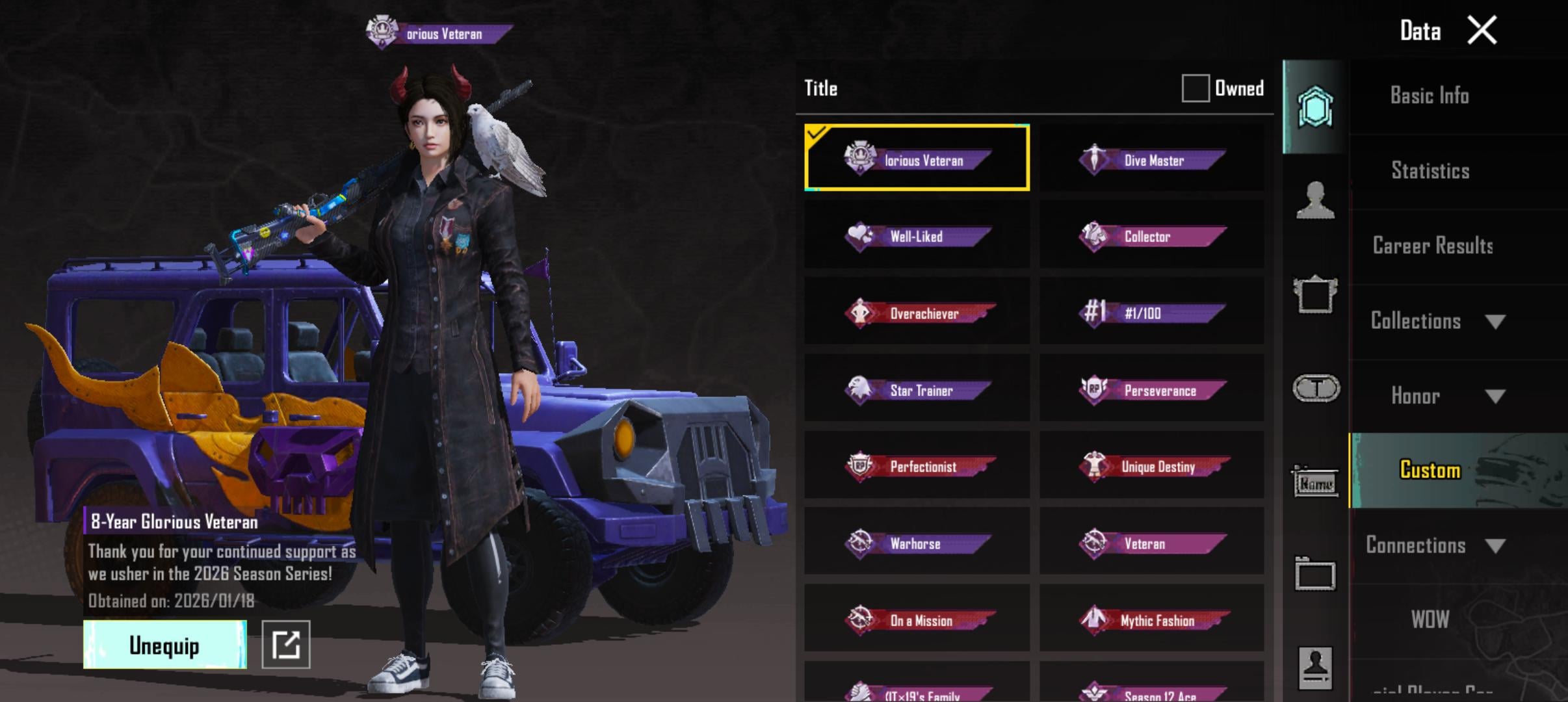Select the Perseverance title

(x=1151, y=389)
